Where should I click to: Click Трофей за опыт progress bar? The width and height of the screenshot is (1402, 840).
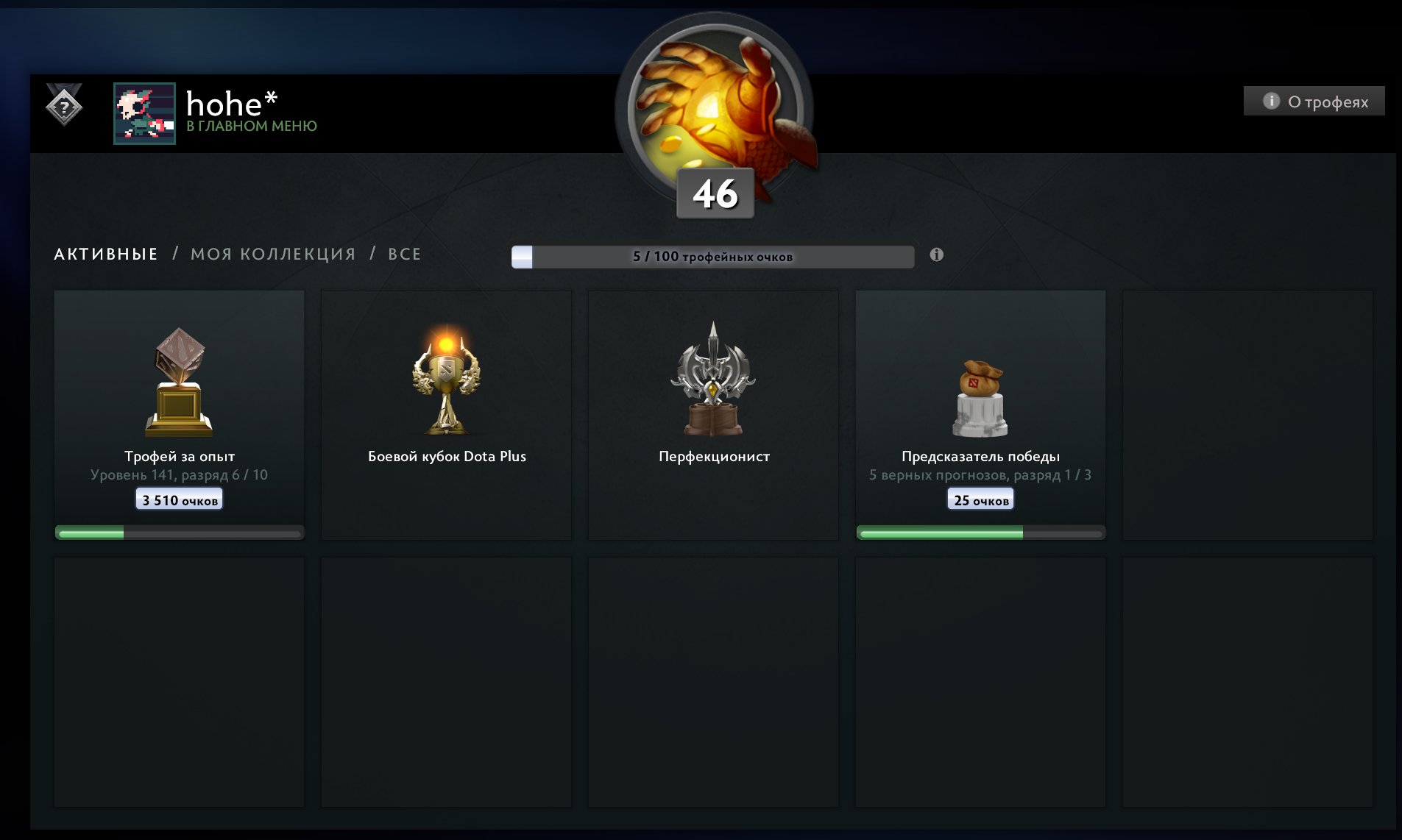[179, 530]
